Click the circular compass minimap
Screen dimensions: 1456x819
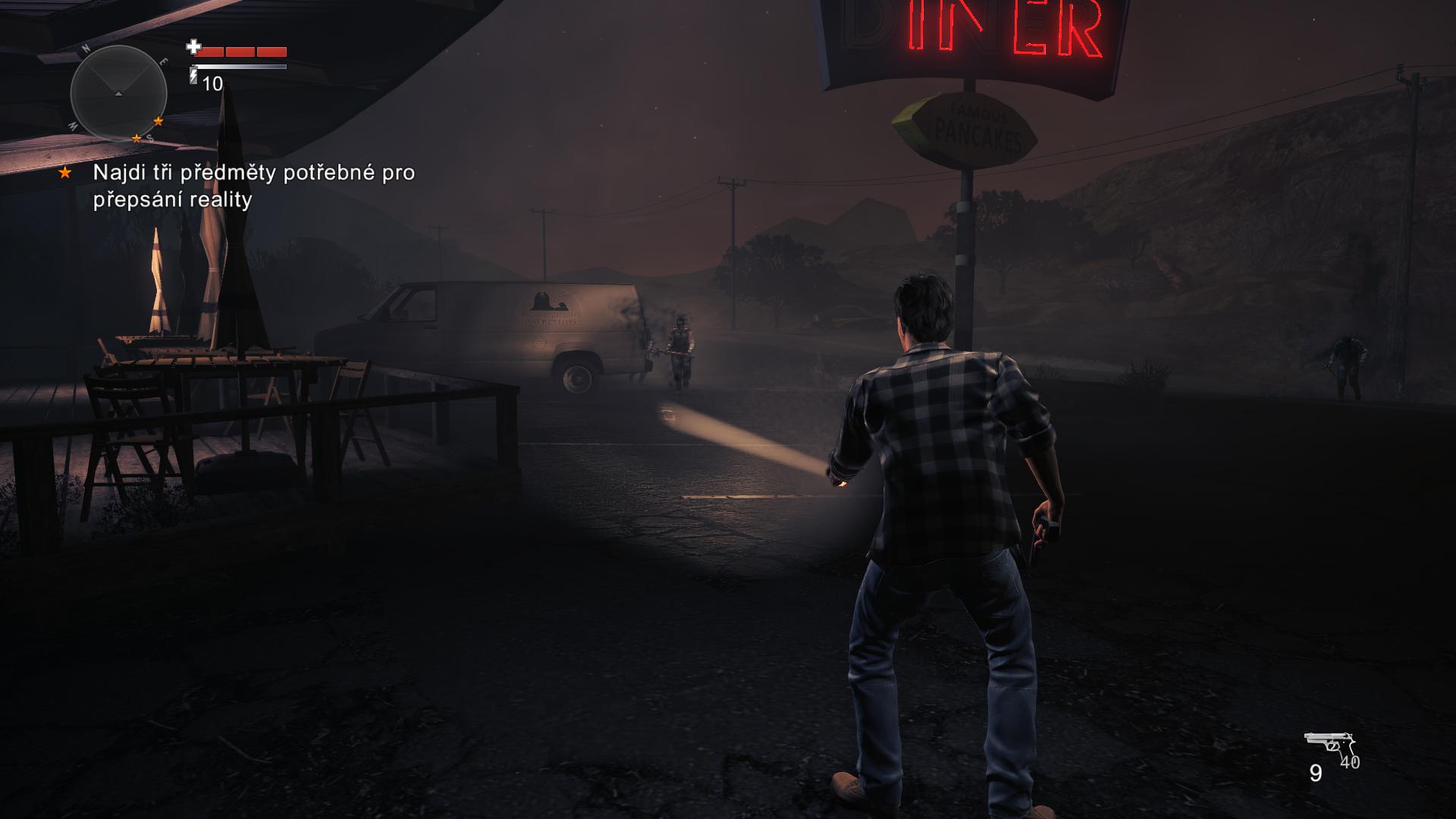pos(118,93)
